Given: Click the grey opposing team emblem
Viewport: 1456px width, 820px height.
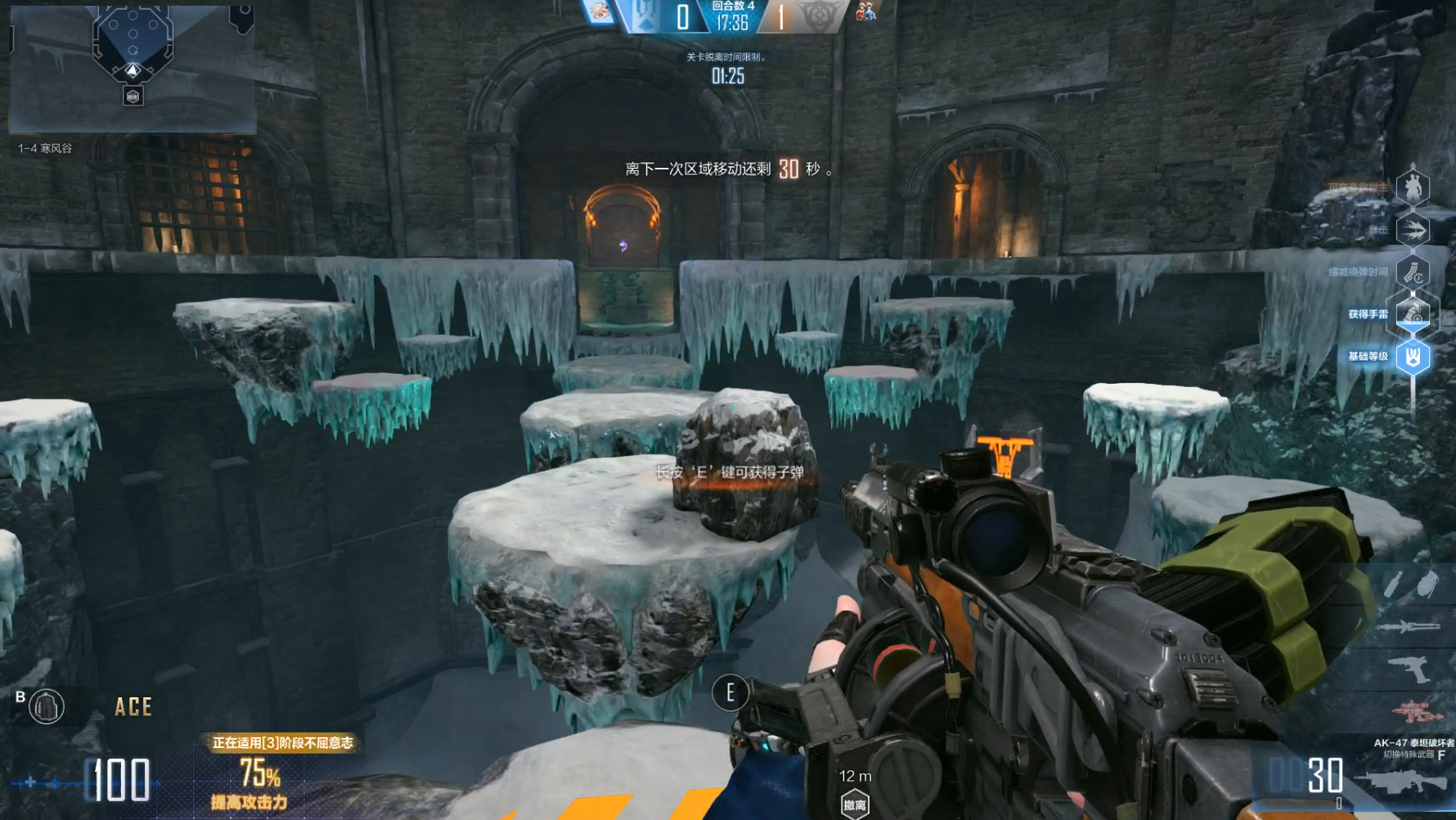Looking at the screenshot, I should click(816, 16).
